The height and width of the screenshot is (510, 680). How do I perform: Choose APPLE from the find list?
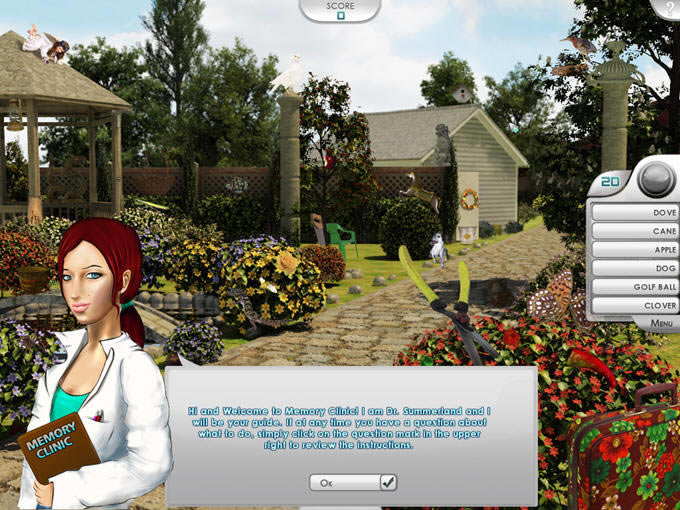[635, 249]
